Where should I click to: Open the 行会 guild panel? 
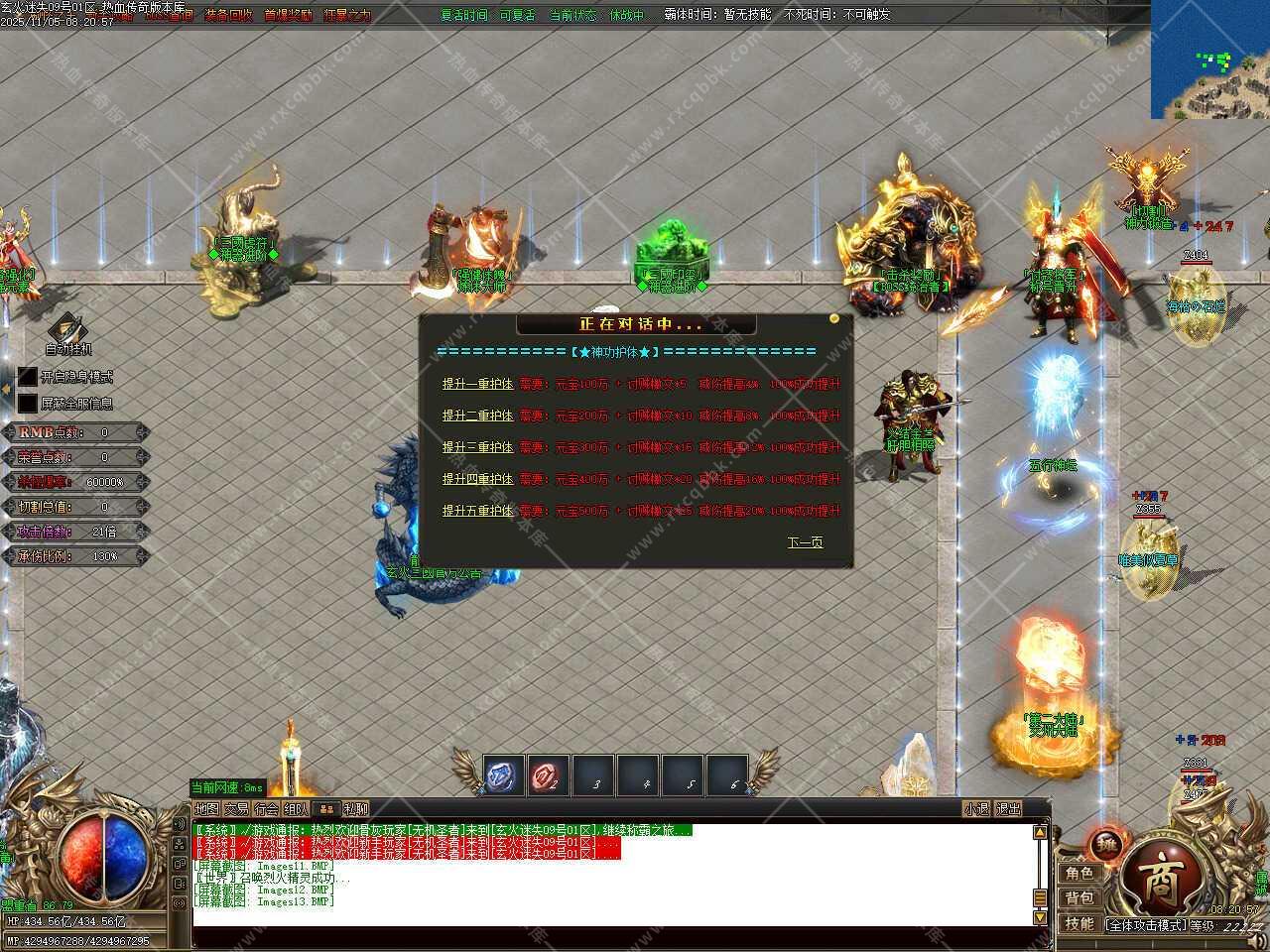tap(266, 809)
